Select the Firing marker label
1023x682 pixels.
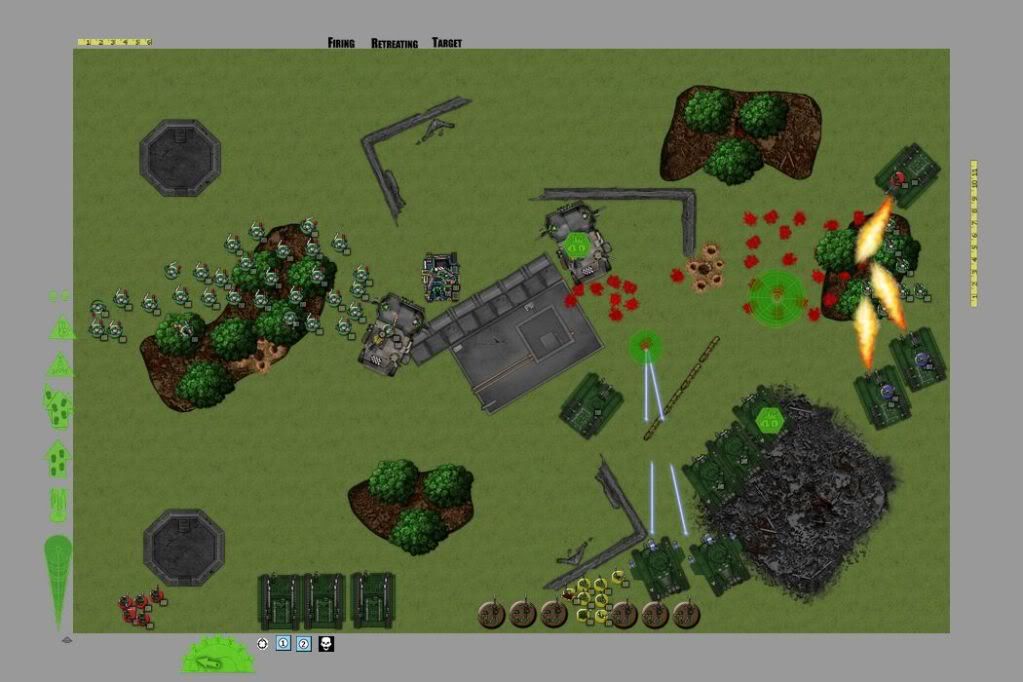tap(341, 43)
